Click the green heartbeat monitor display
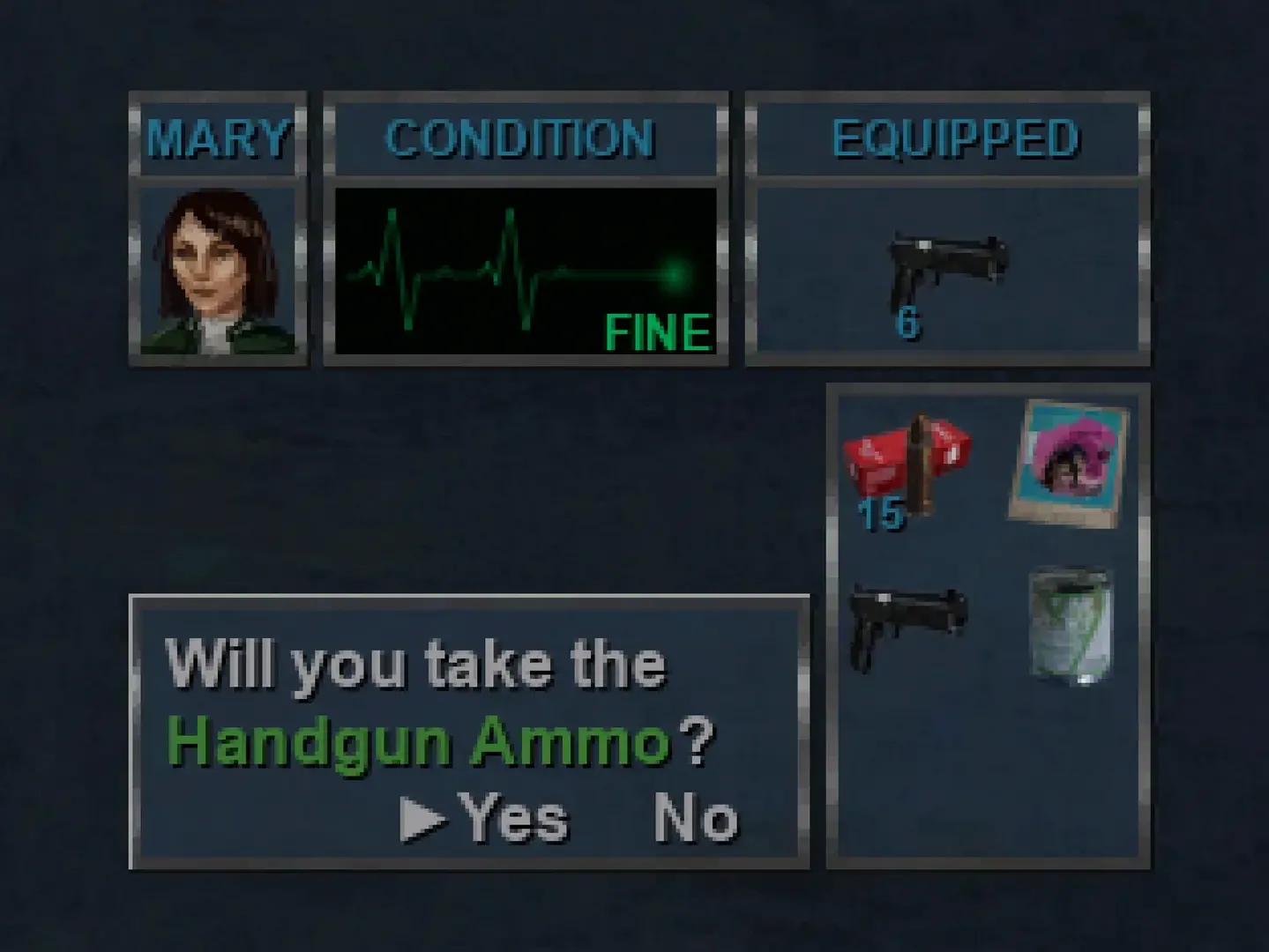Screen dimensions: 1269x952 pyautogui.click(x=525, y=264)
